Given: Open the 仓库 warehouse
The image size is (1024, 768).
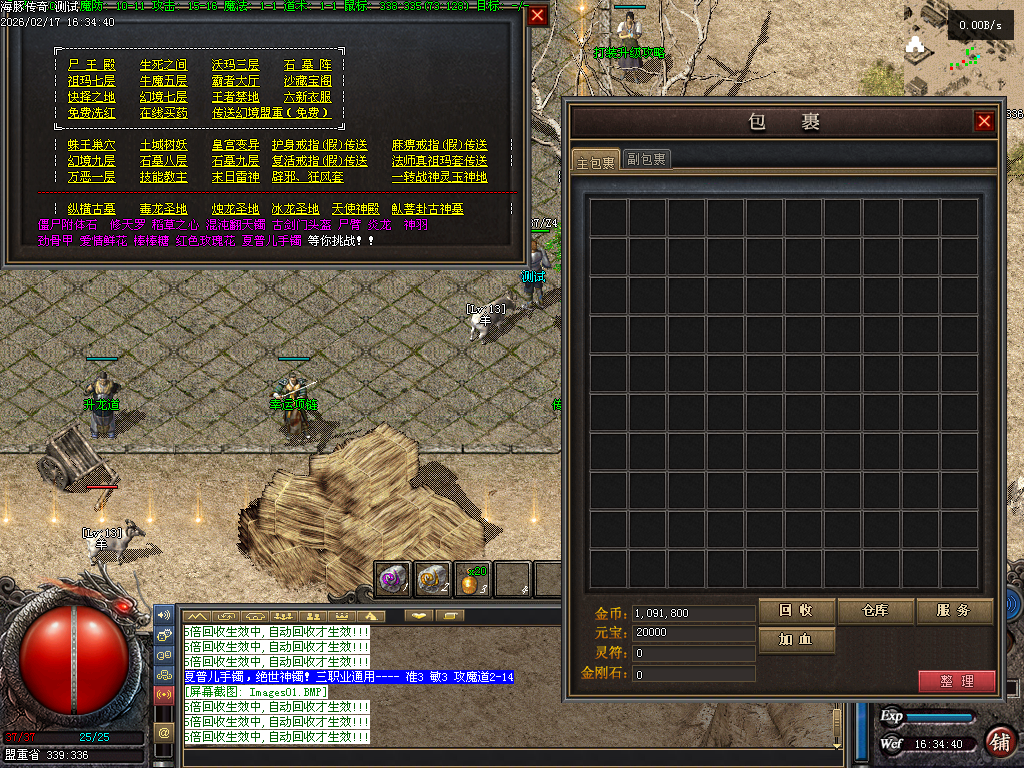Looking at the screenshot, I should pos(875,611).
